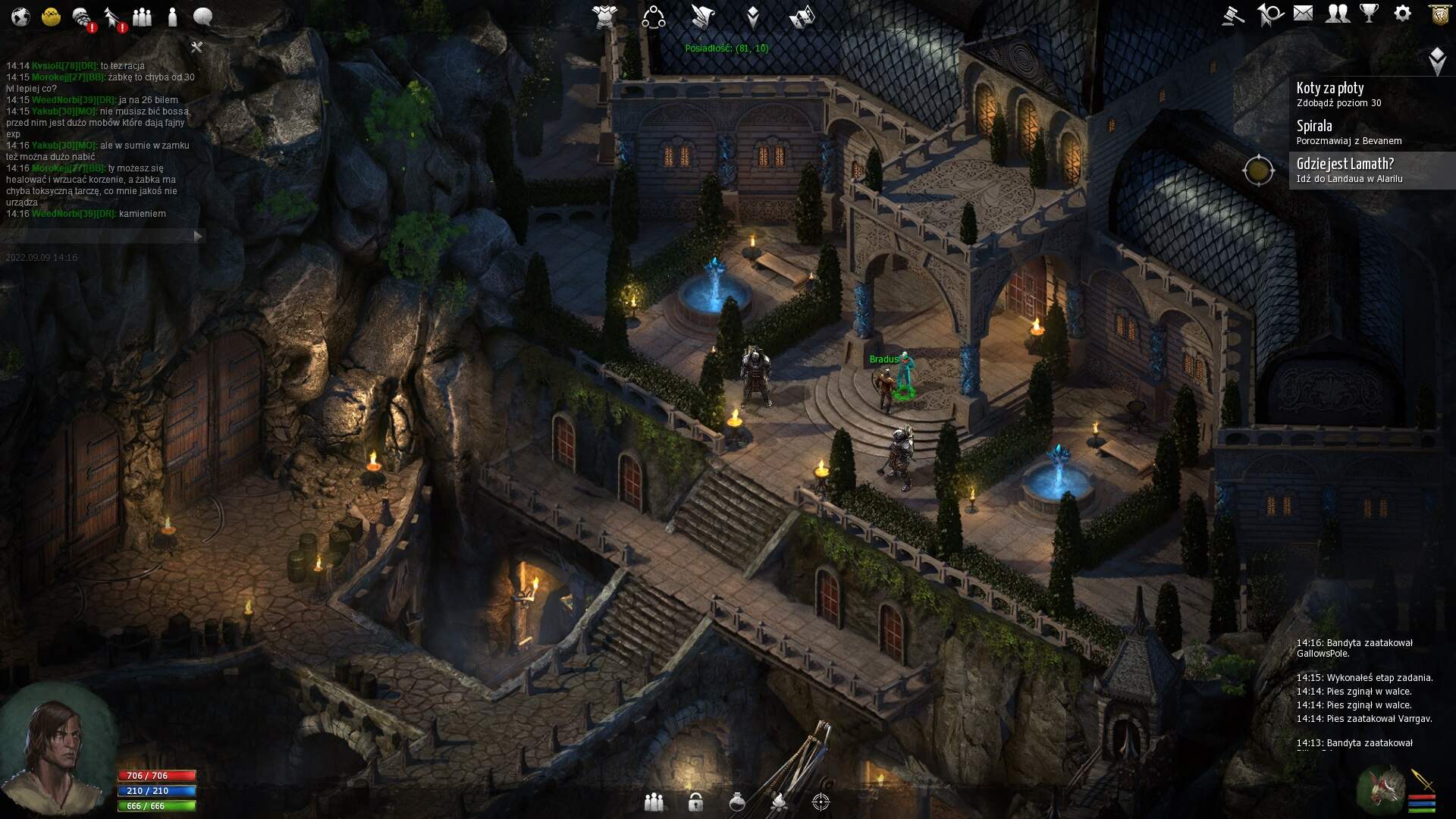The image size is (1456, 819).
Task: Open the folded world map icon
Action: (x=802, y=16)
